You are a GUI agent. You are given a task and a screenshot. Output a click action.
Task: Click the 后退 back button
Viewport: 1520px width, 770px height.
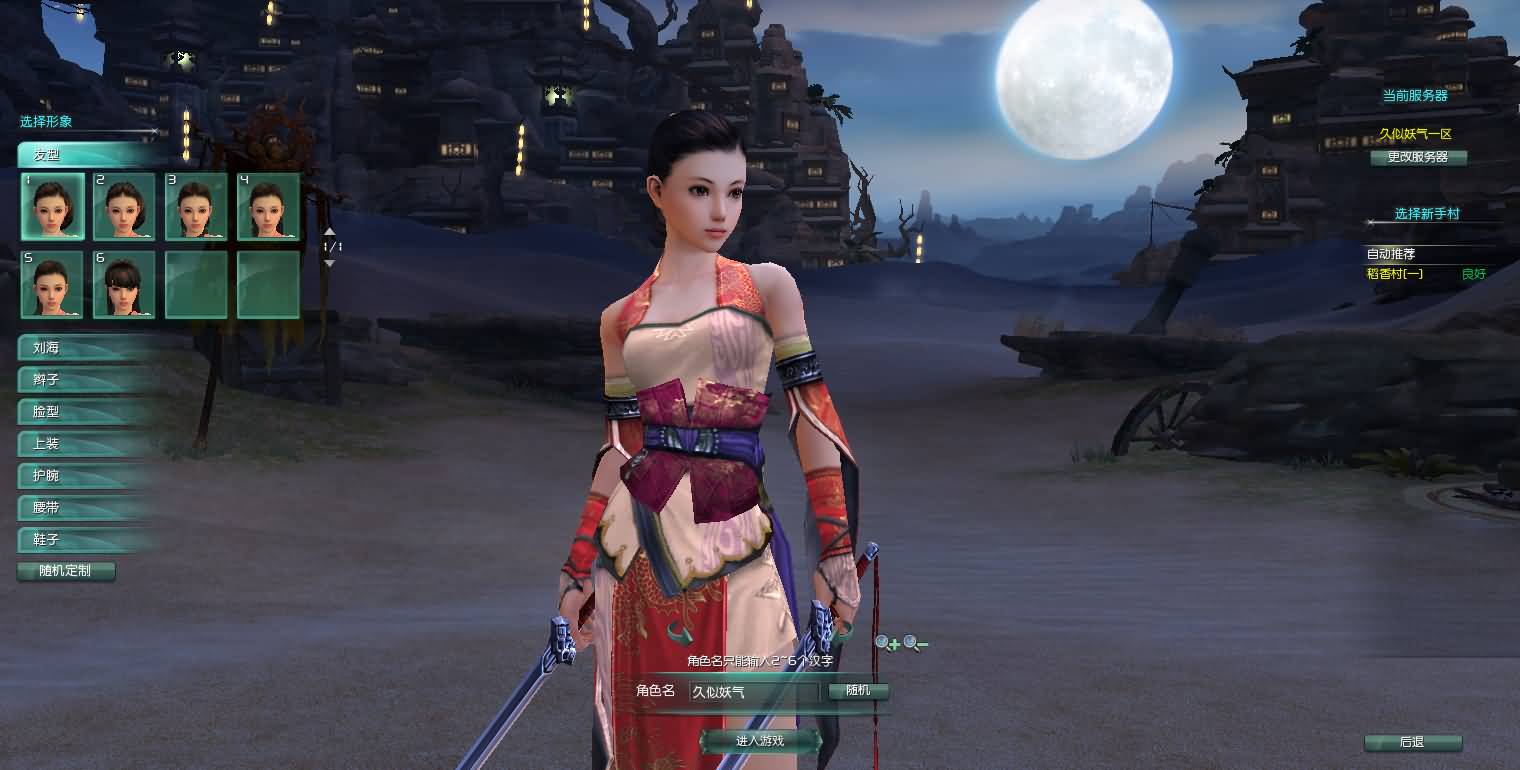[x=1414, y=743]
